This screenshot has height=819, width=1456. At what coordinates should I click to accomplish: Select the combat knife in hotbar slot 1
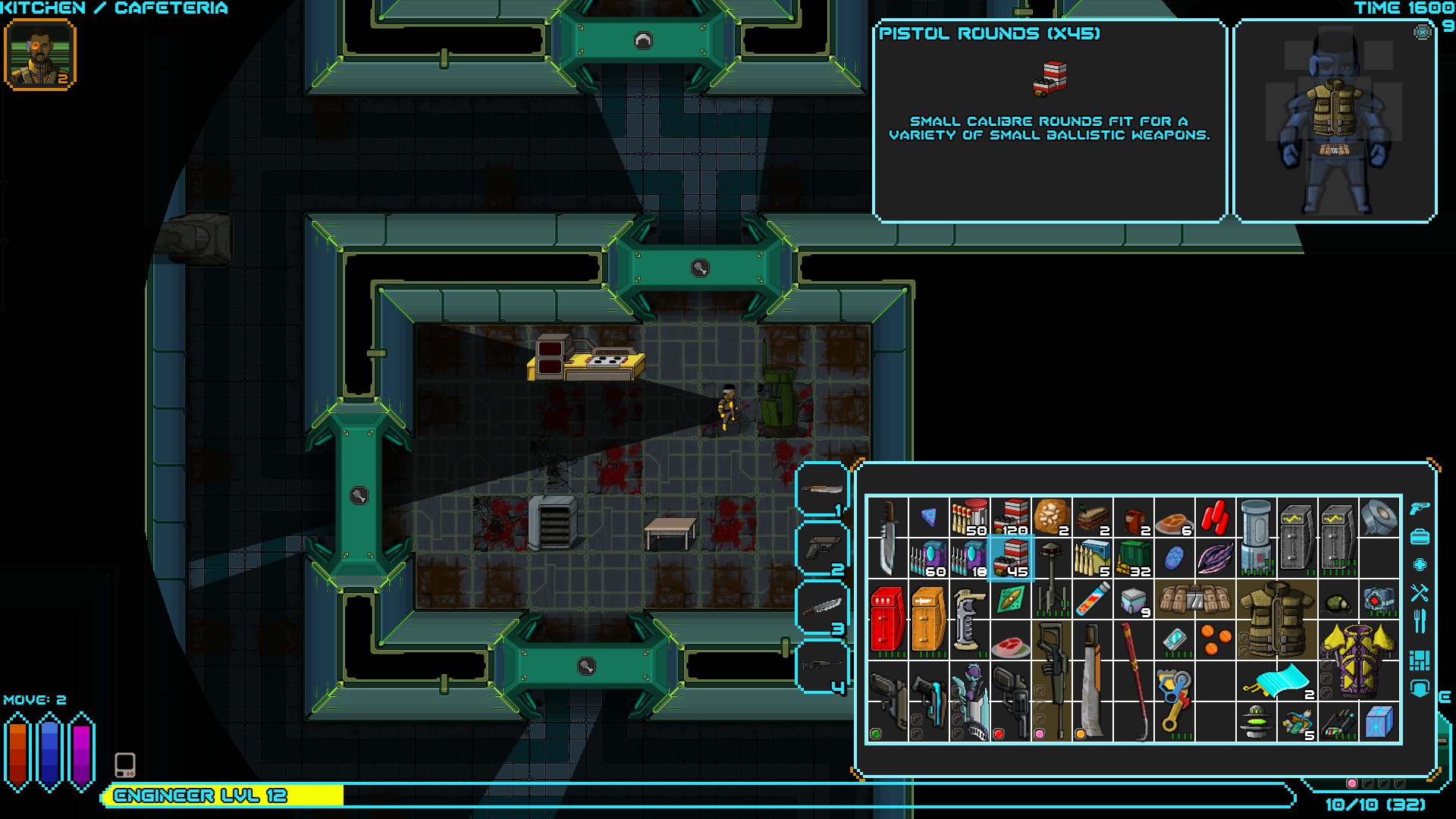(821, 489)
